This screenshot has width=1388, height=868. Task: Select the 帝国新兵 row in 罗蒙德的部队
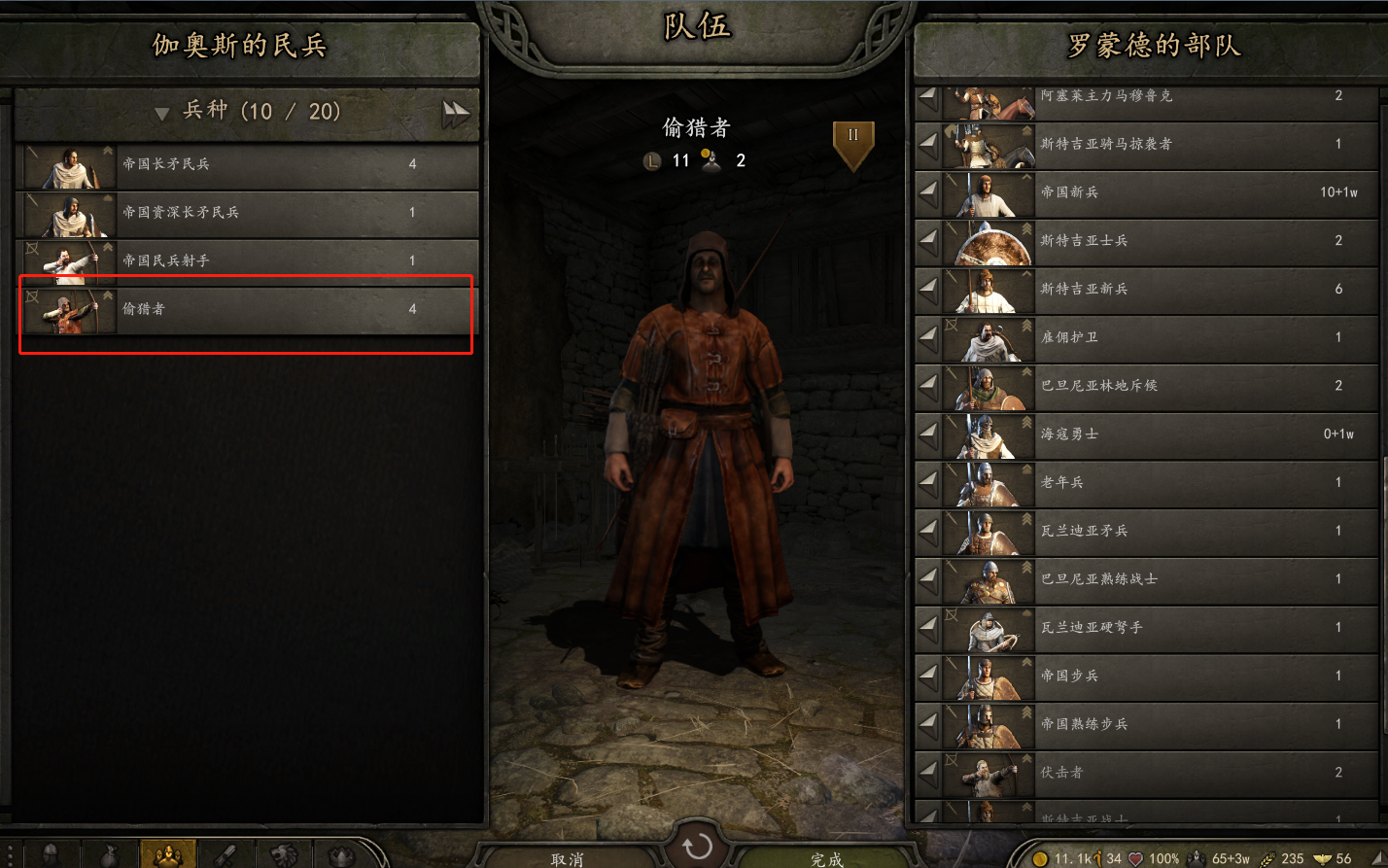tap(1157, 193)
